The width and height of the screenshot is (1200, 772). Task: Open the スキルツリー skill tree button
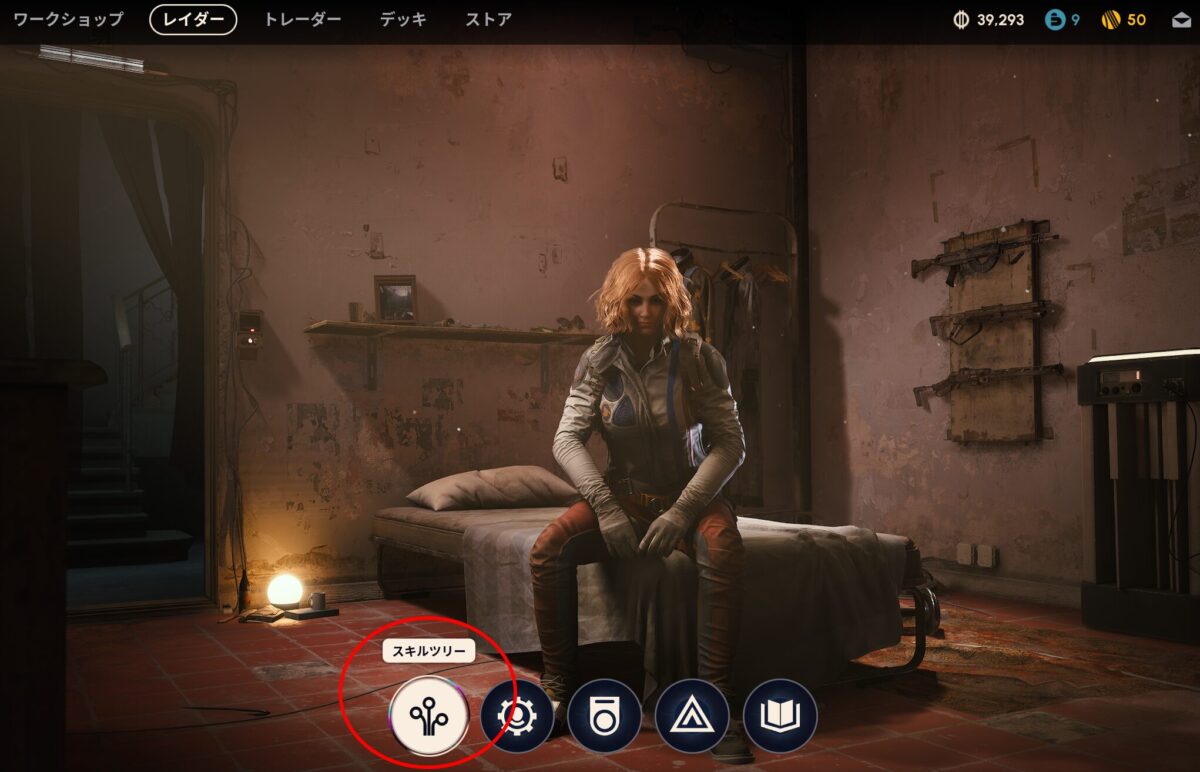coord(430,716)
